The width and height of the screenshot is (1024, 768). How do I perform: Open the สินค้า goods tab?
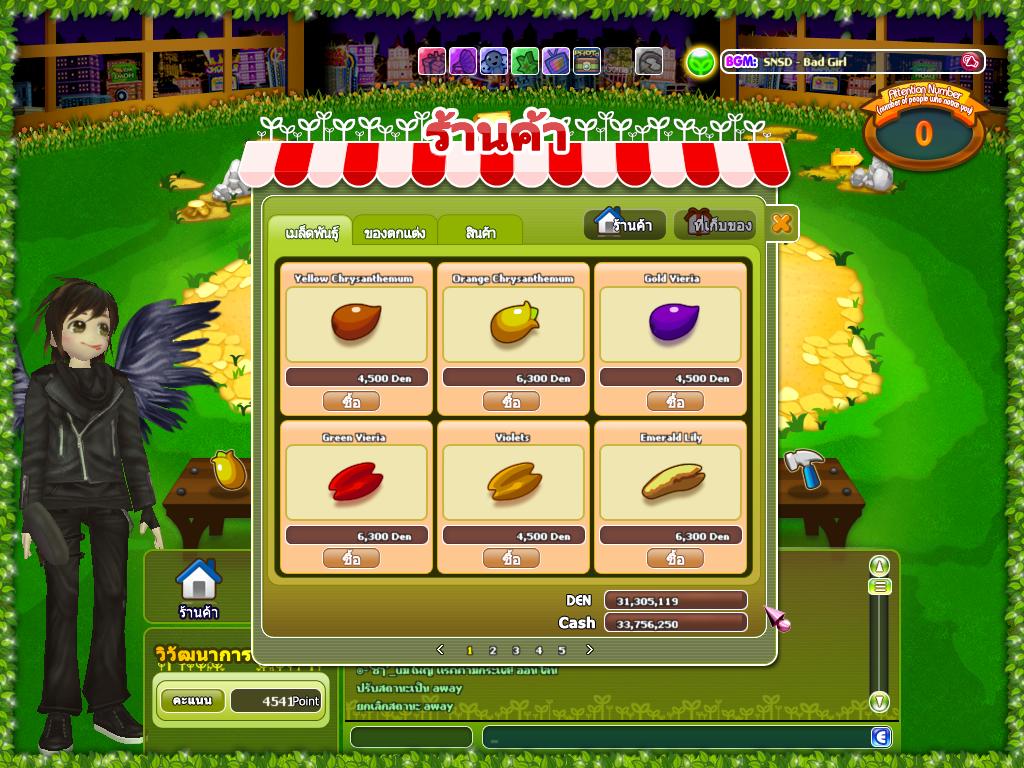480,233
